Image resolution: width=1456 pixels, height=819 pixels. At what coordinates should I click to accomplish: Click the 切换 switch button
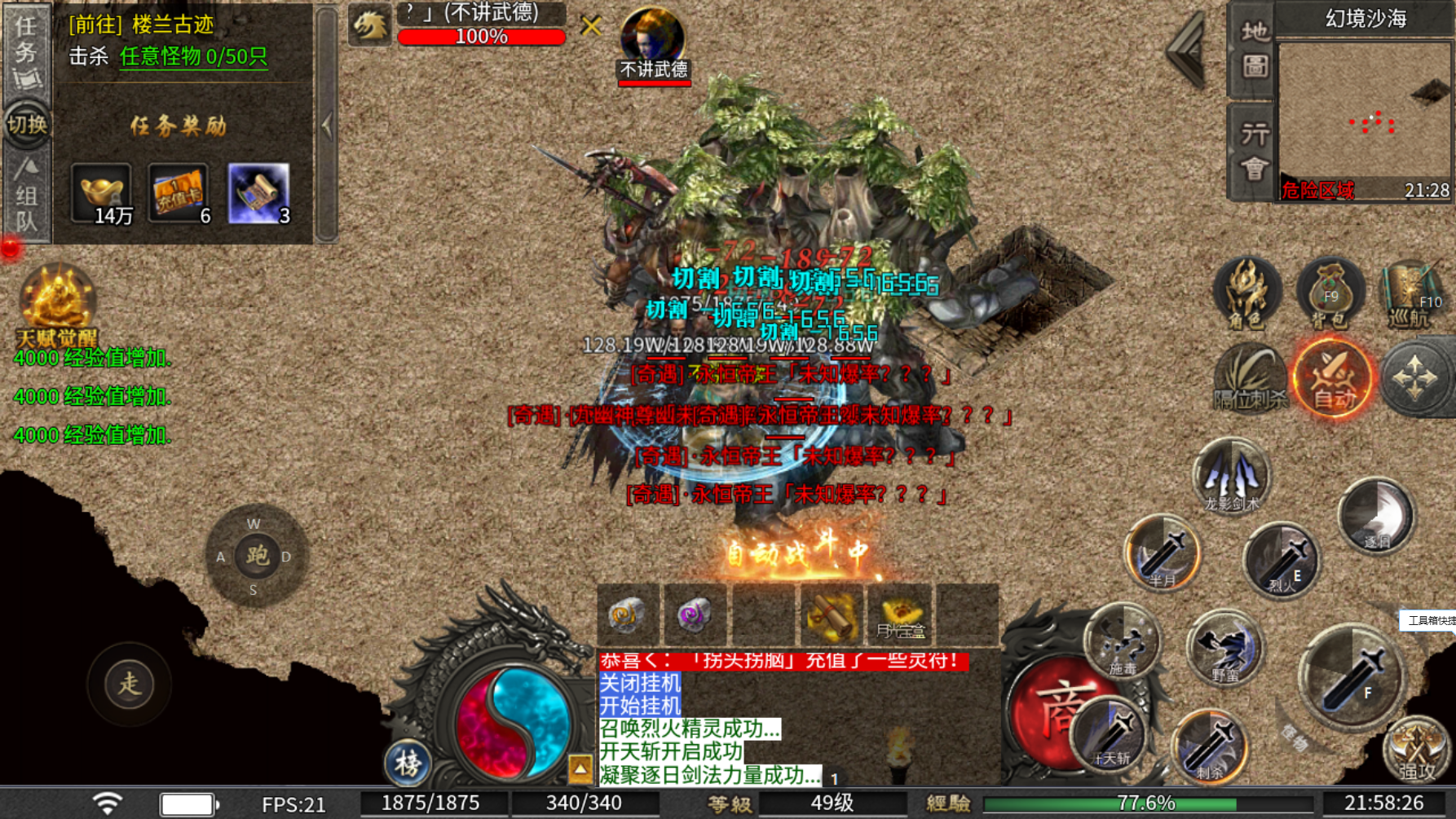[27, 125]
